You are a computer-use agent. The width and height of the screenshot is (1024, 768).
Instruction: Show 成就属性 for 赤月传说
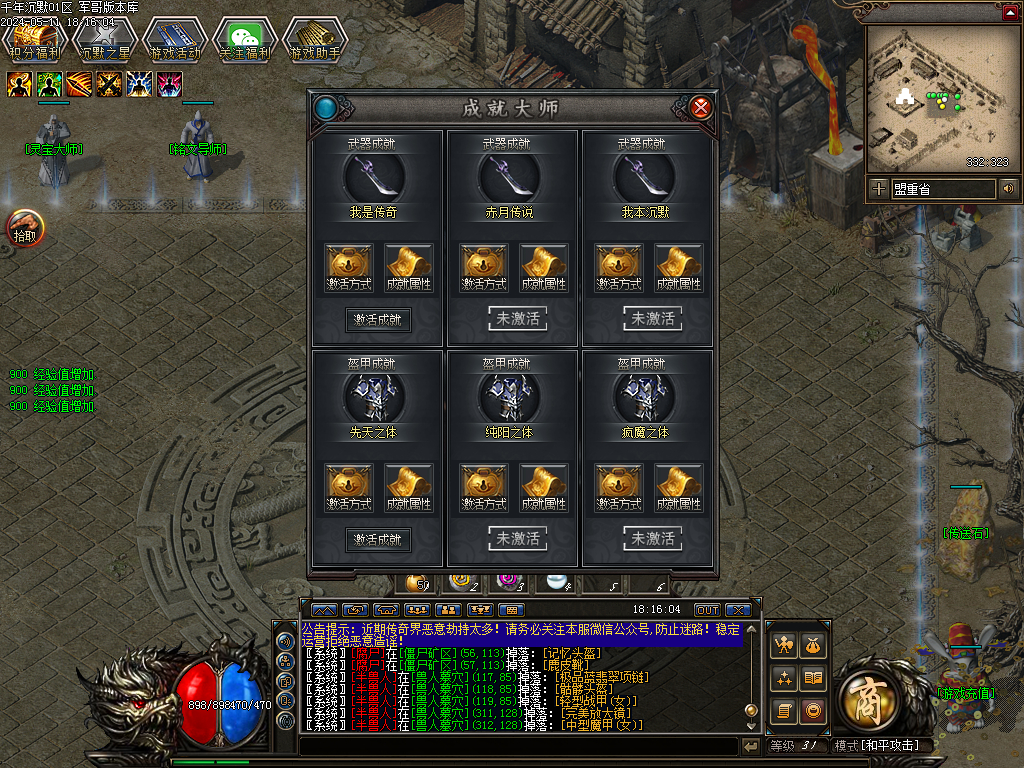pyautogui.click(x=544, y=268)
